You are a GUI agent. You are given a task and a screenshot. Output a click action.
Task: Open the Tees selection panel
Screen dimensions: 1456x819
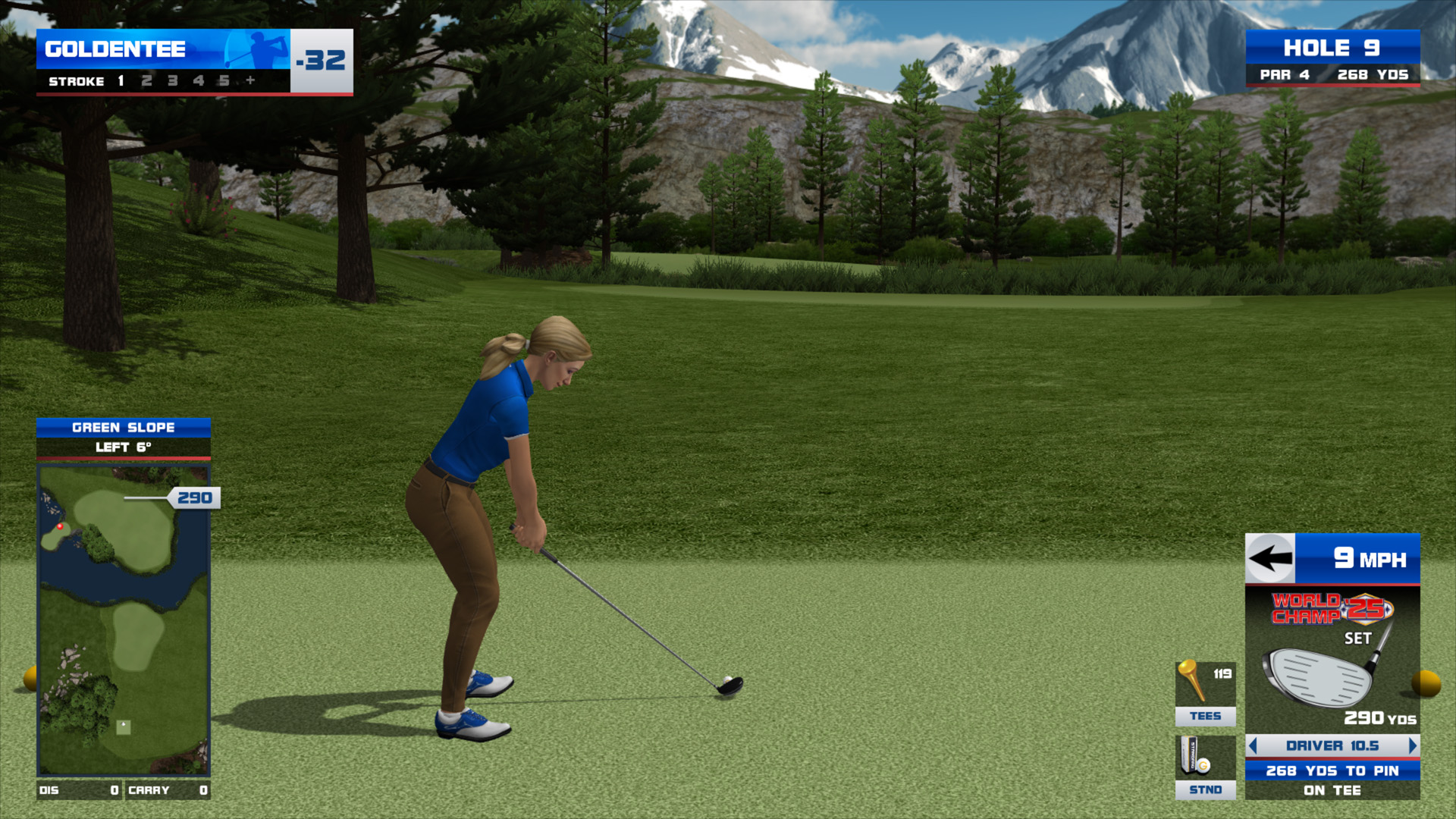1205,693
